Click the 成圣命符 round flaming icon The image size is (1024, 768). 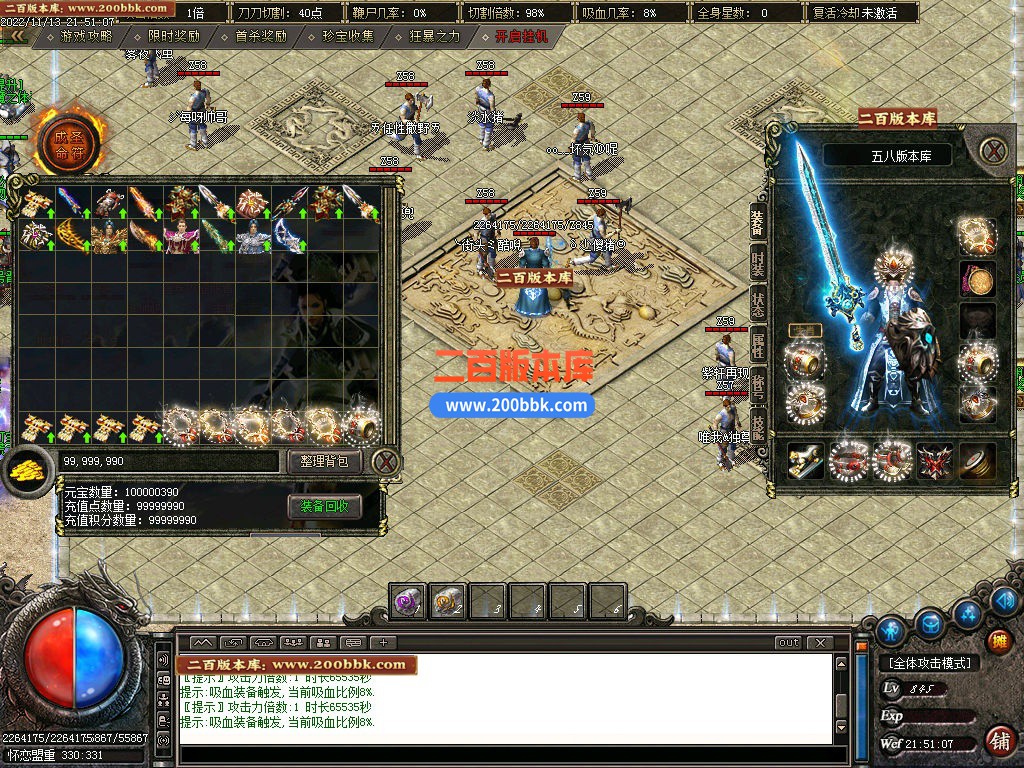69,144
